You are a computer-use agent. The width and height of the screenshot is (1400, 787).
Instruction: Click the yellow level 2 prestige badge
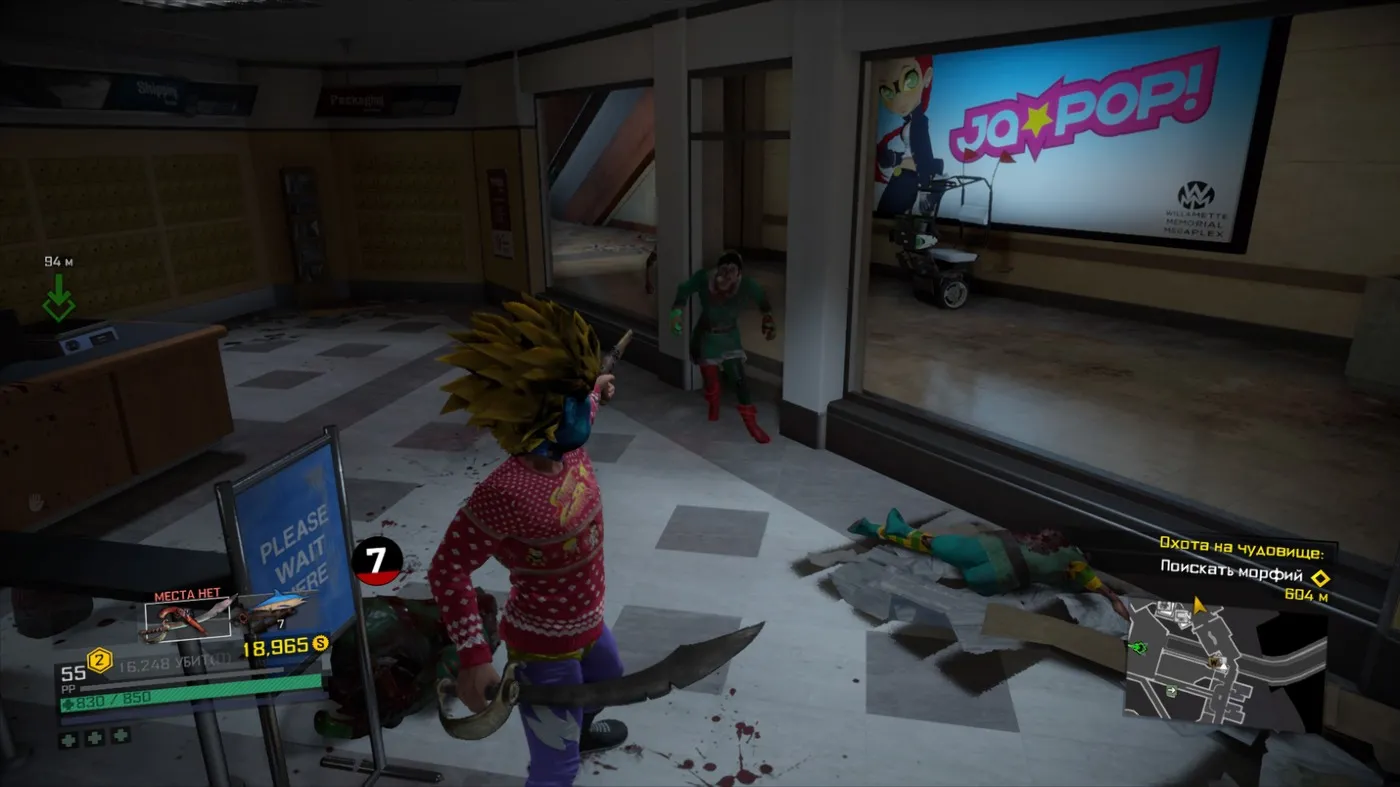[99, 661]
